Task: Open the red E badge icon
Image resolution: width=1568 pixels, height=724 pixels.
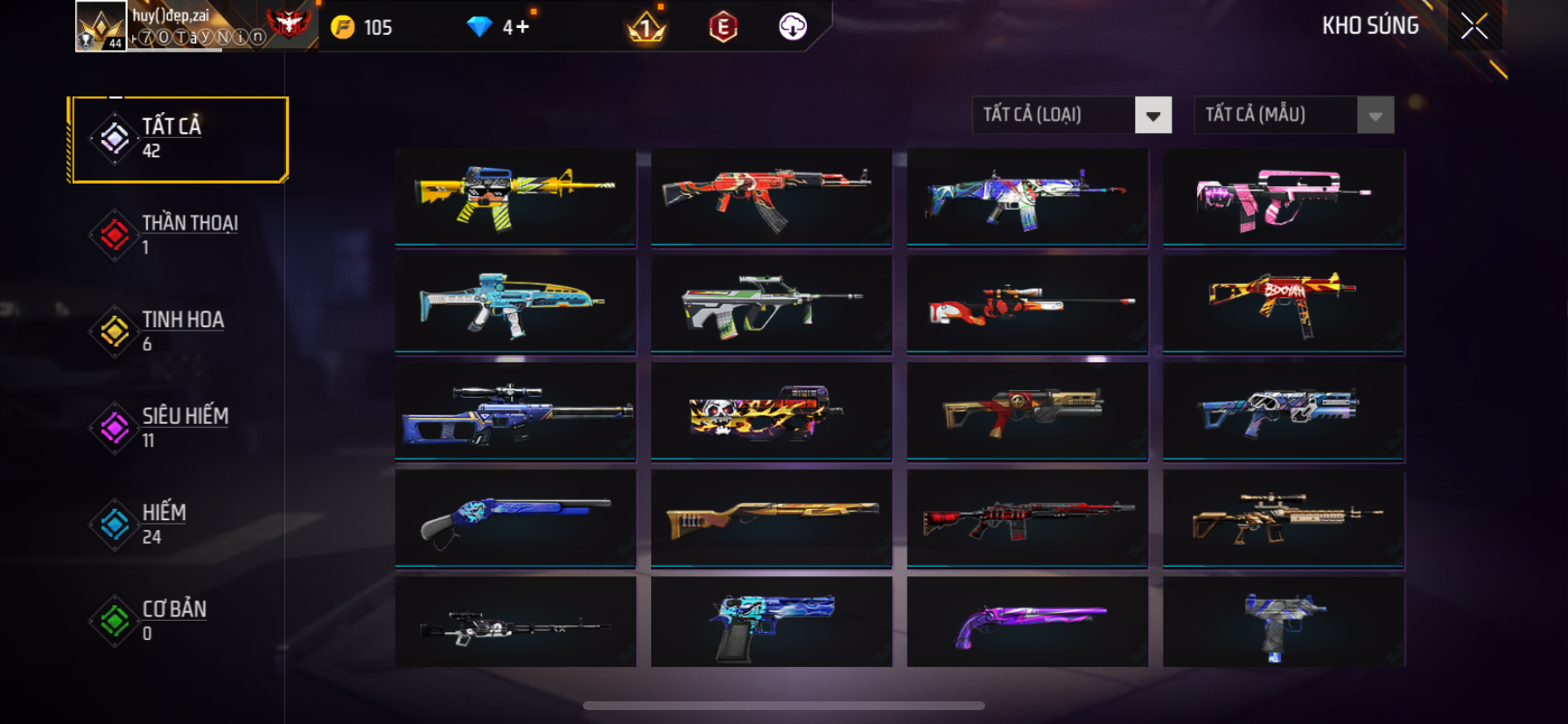Action: tap(723, 27)
